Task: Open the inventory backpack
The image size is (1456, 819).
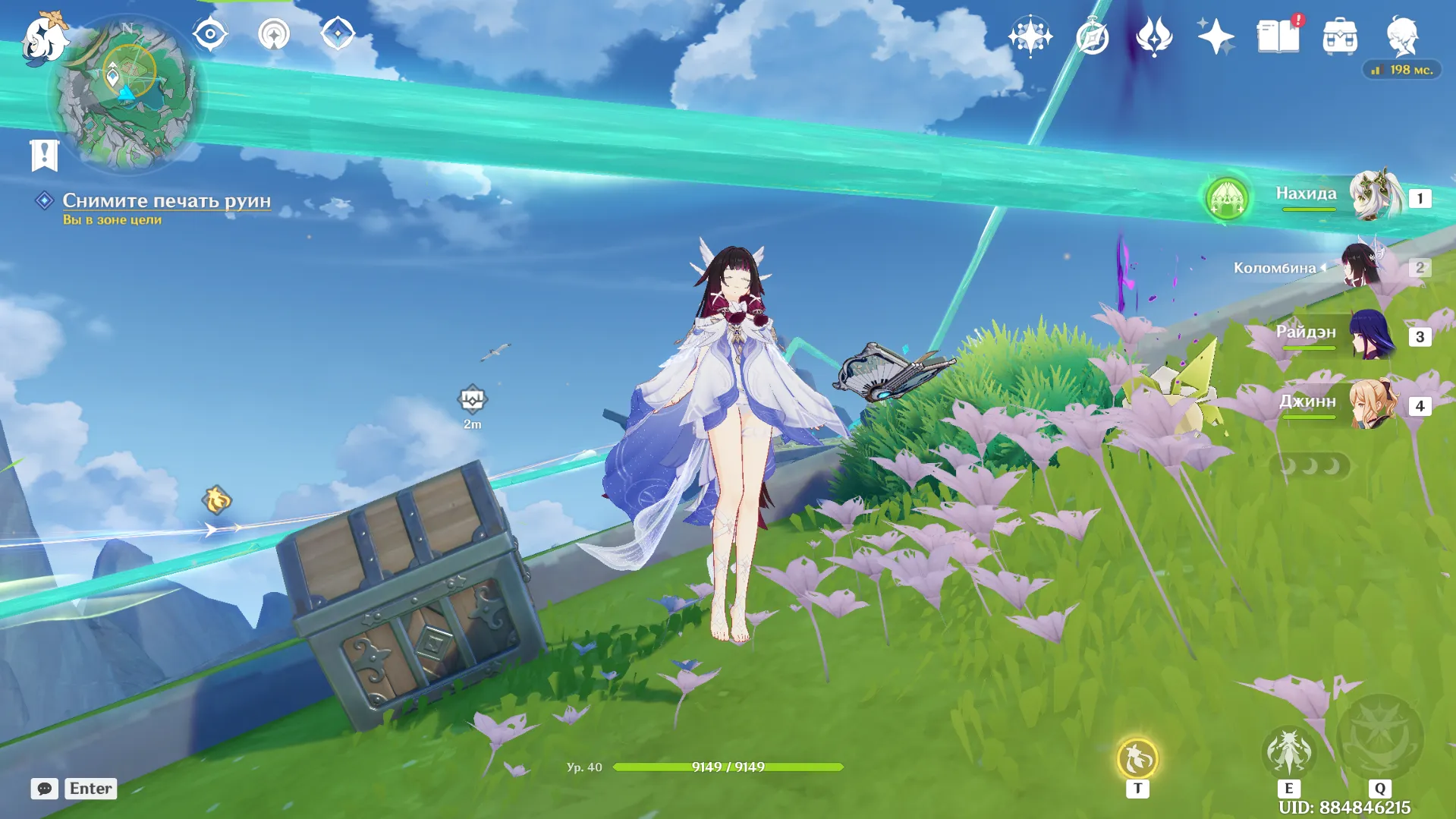Action: [1340, 36]
